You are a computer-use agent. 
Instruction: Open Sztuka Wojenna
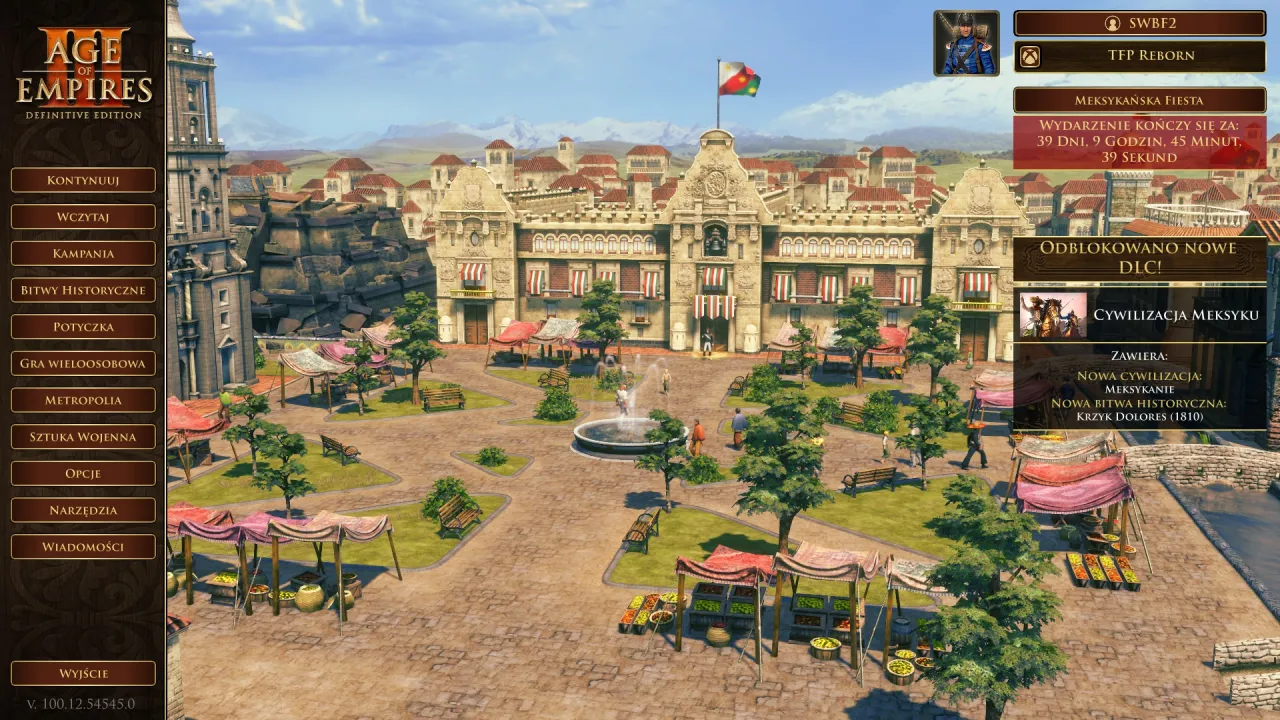point(82,437)
